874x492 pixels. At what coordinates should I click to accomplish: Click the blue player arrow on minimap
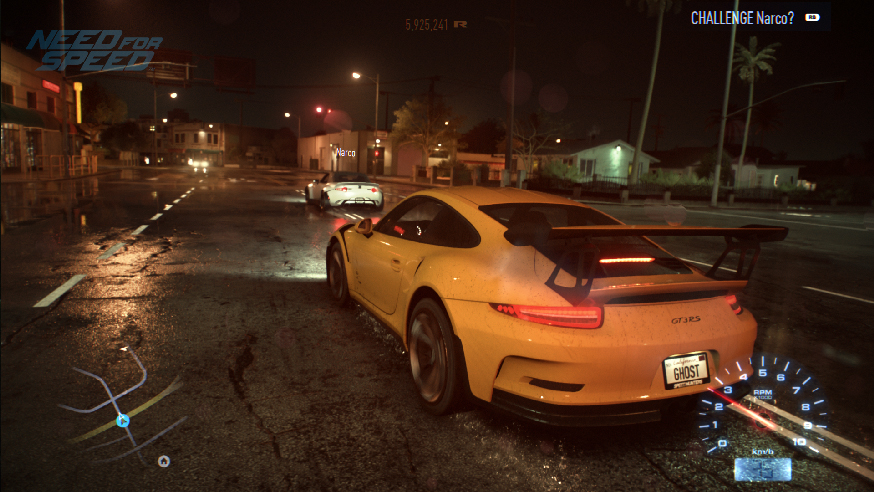click(122, 421)
